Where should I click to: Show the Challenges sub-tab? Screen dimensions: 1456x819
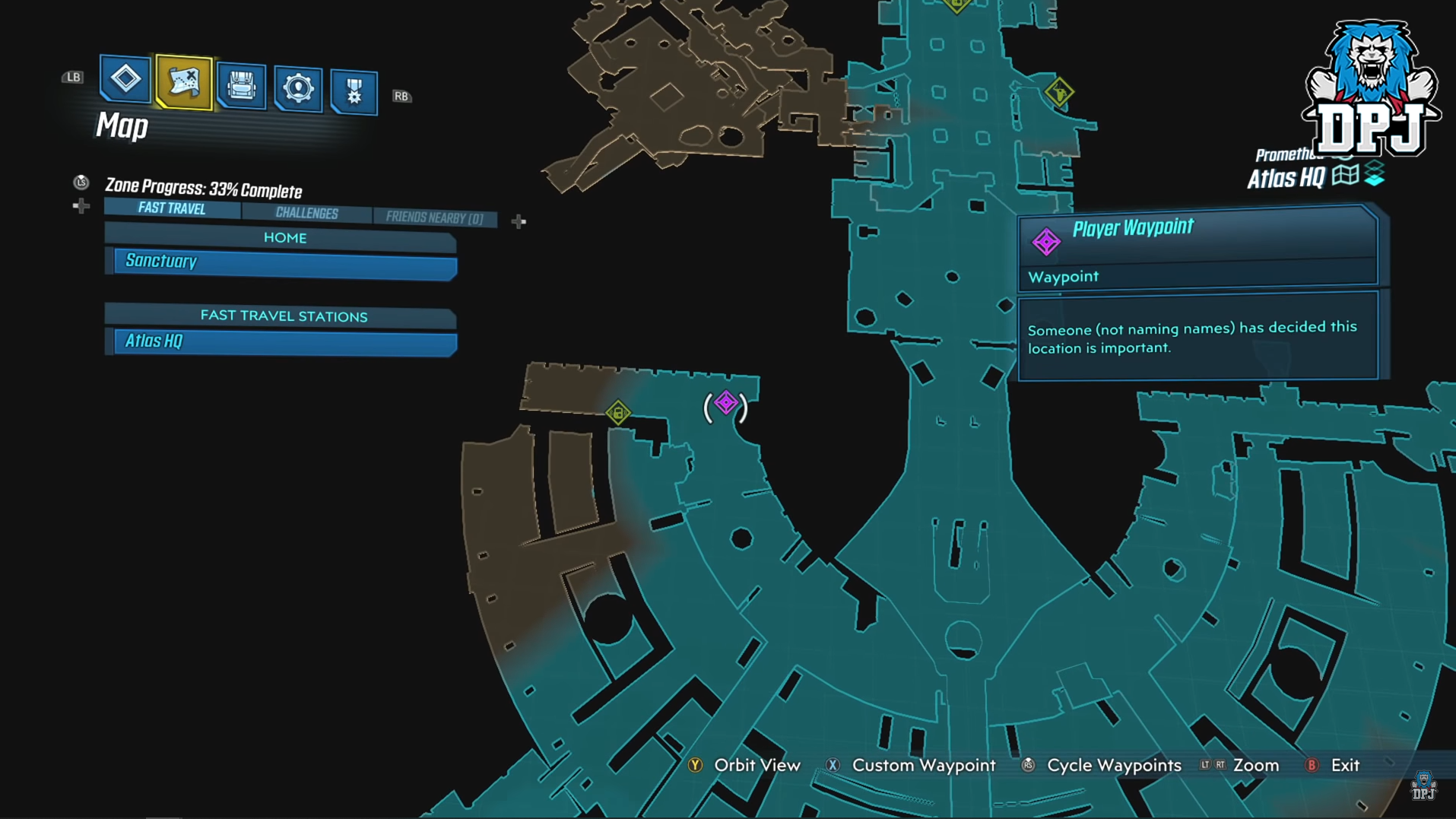pyautogui.click(x=306, y=213)
